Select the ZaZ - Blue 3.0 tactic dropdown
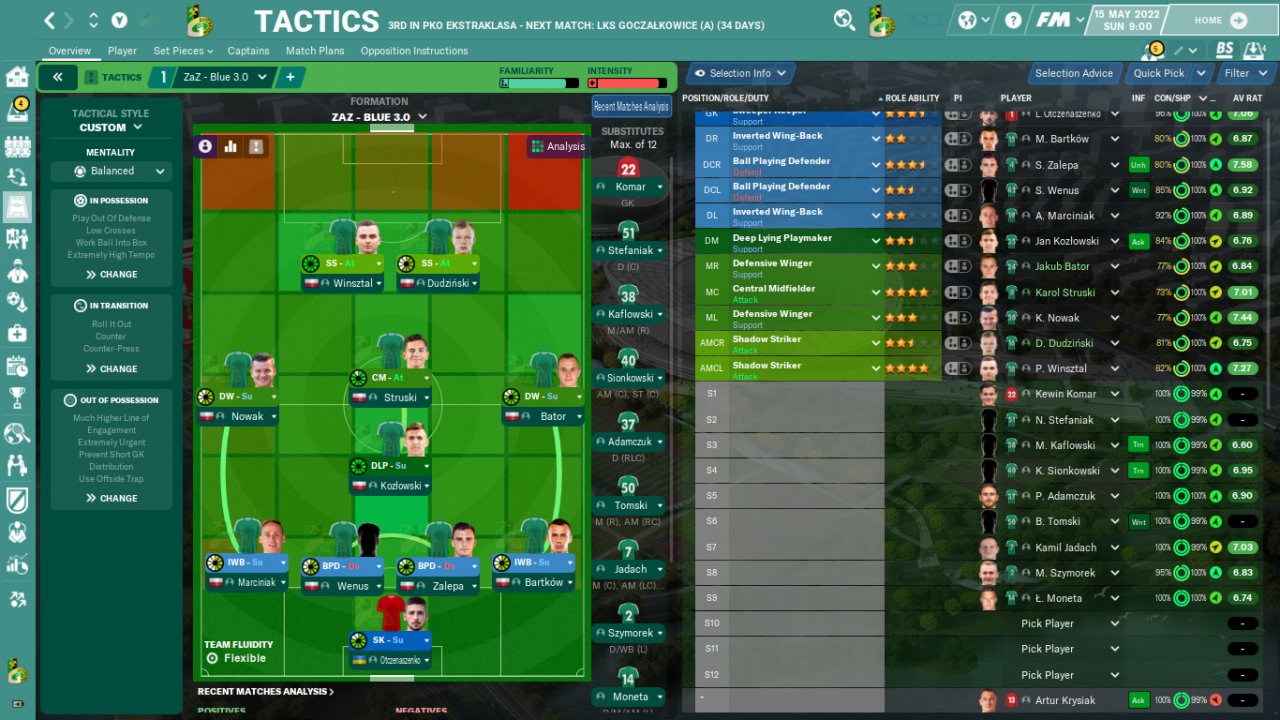The height and width of the screenshot is (720, 1280). pos(225,77)
